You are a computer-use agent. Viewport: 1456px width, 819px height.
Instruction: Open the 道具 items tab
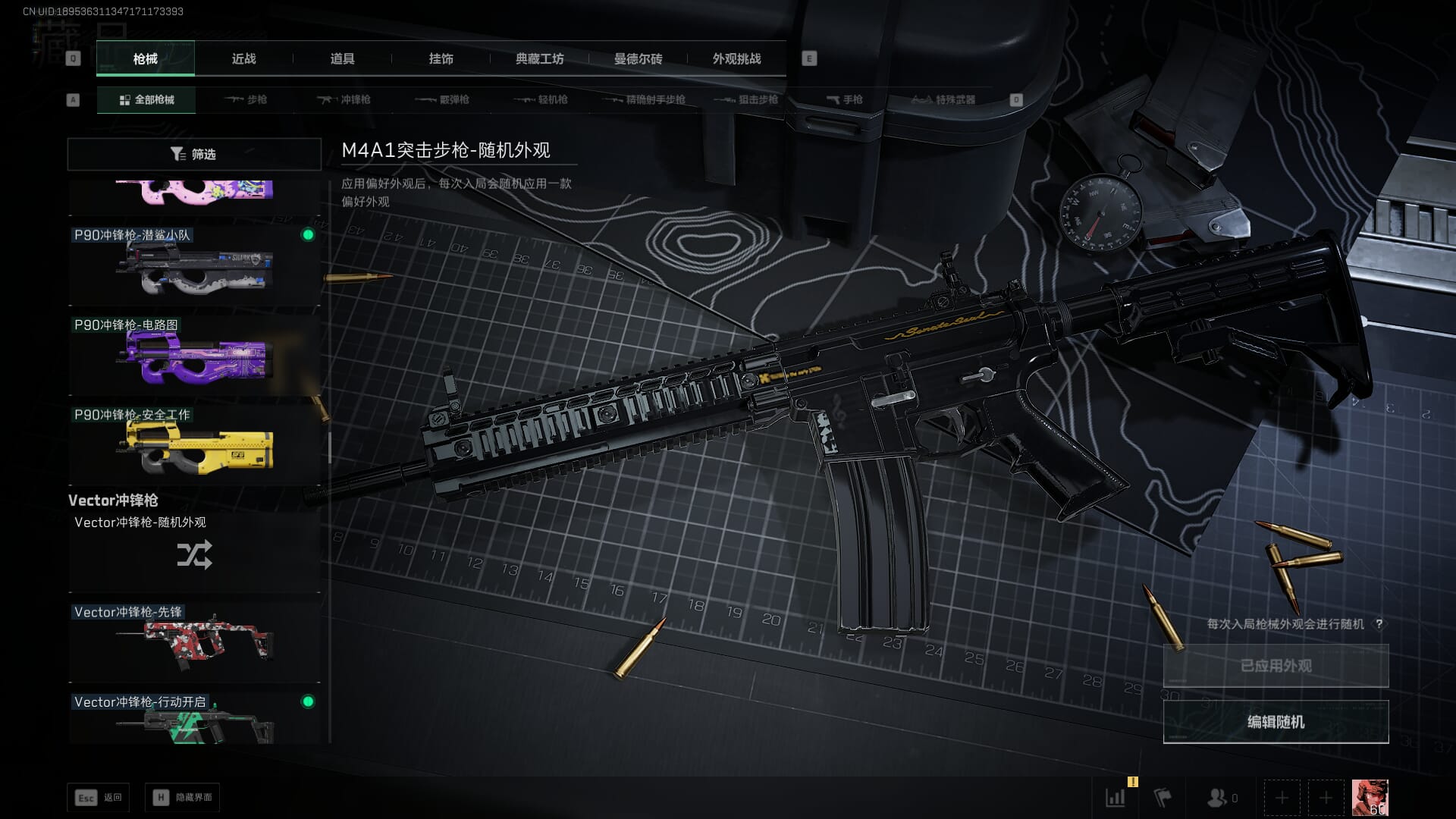click(x=342, y=58)
